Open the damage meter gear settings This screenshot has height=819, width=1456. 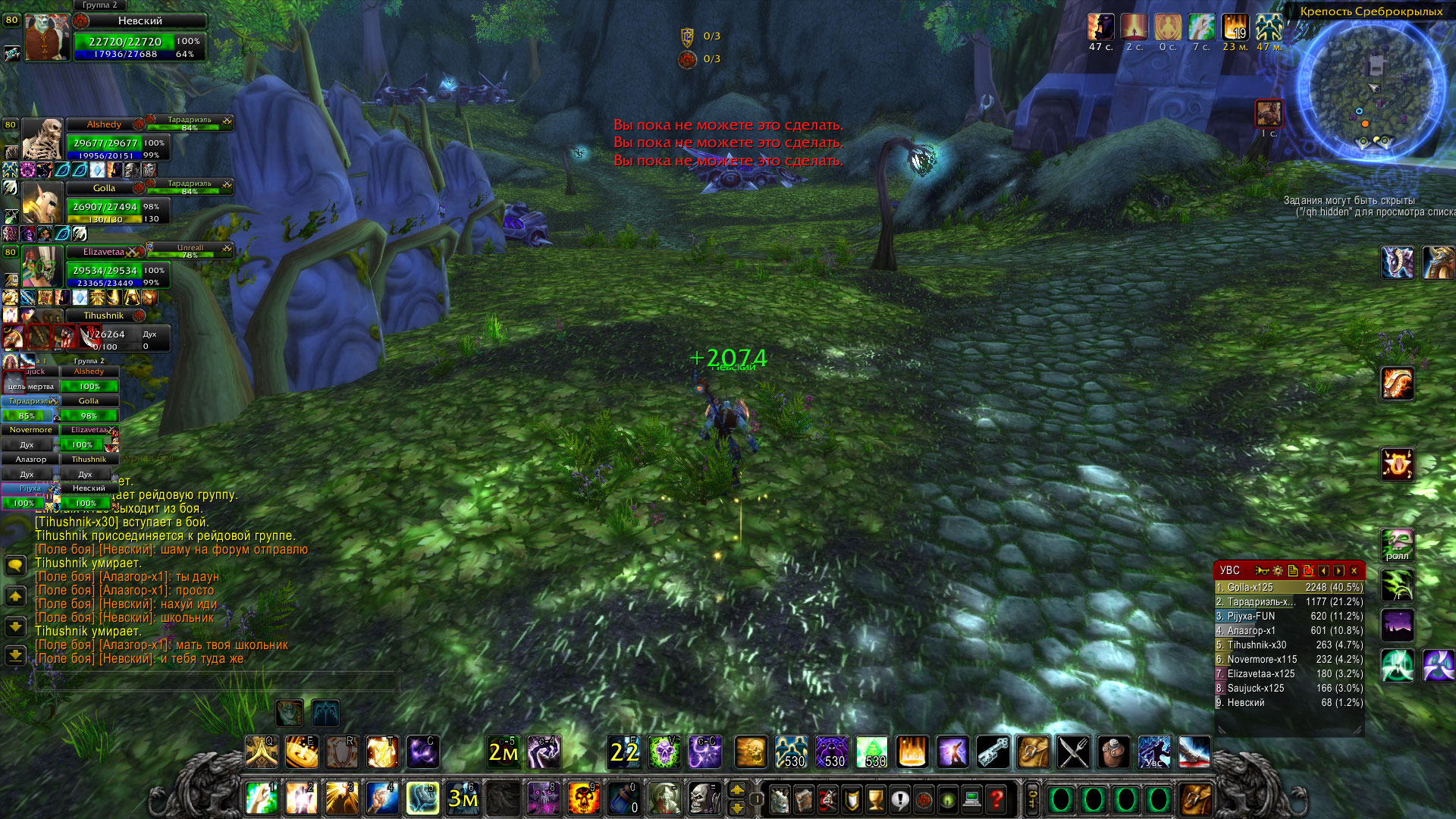pos(1278,571)
